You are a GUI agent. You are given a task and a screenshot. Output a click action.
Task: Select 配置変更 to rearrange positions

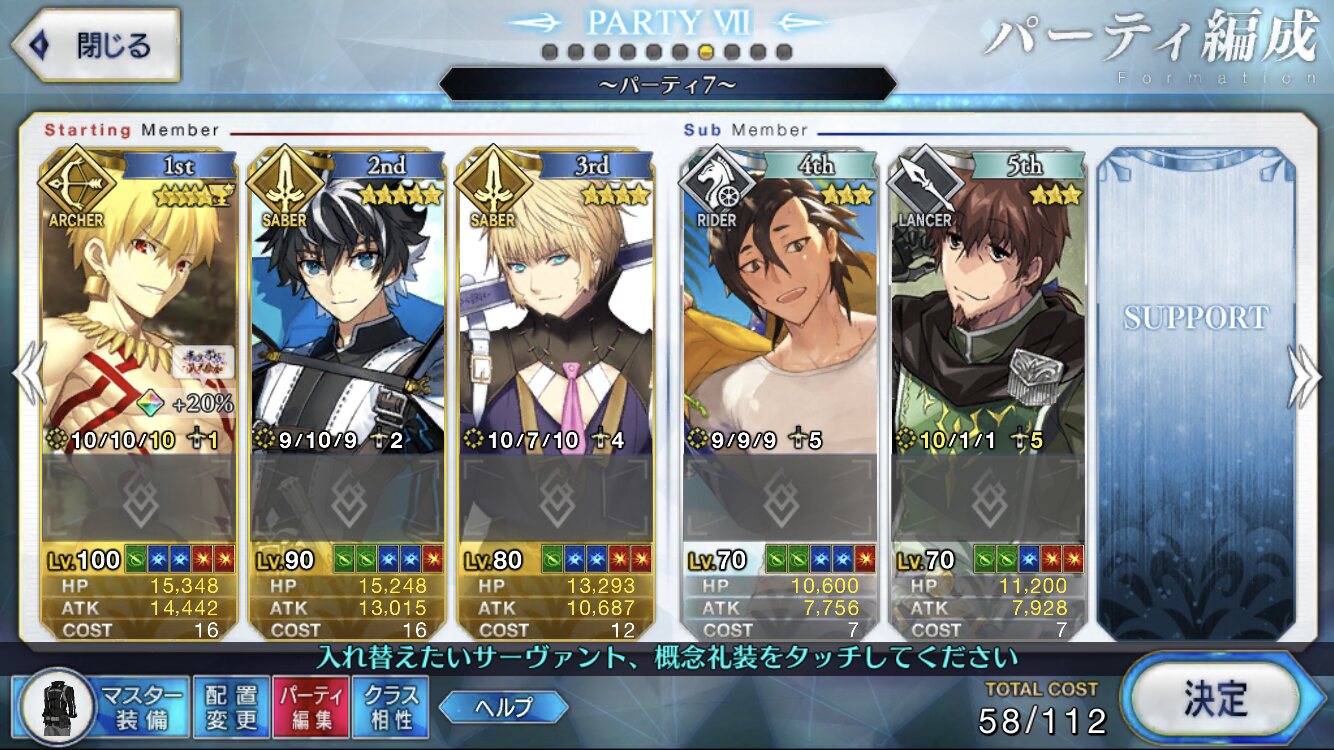click(231, 706)
